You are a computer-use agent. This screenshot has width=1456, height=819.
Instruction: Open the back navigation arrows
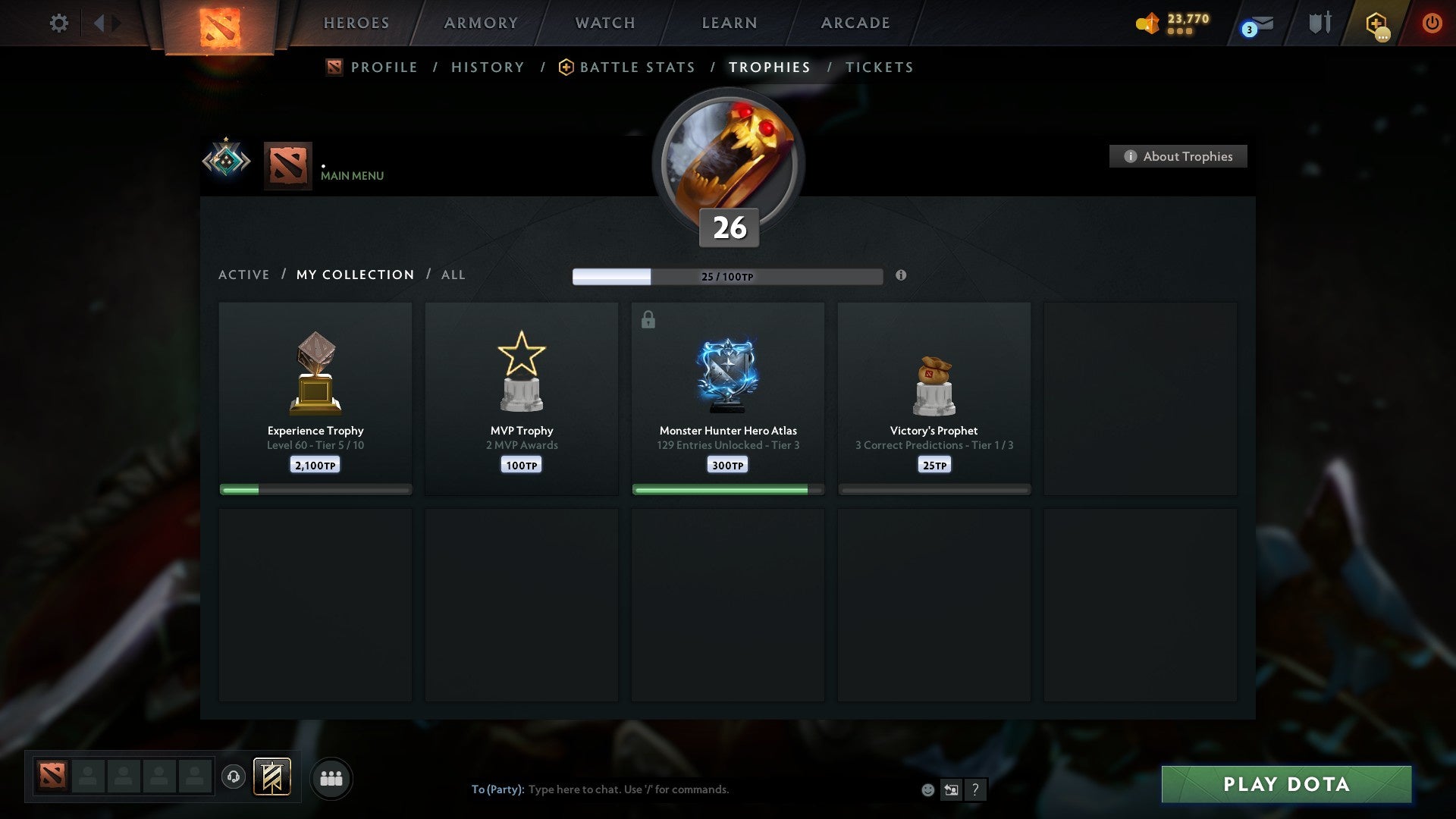pos(102,23)
